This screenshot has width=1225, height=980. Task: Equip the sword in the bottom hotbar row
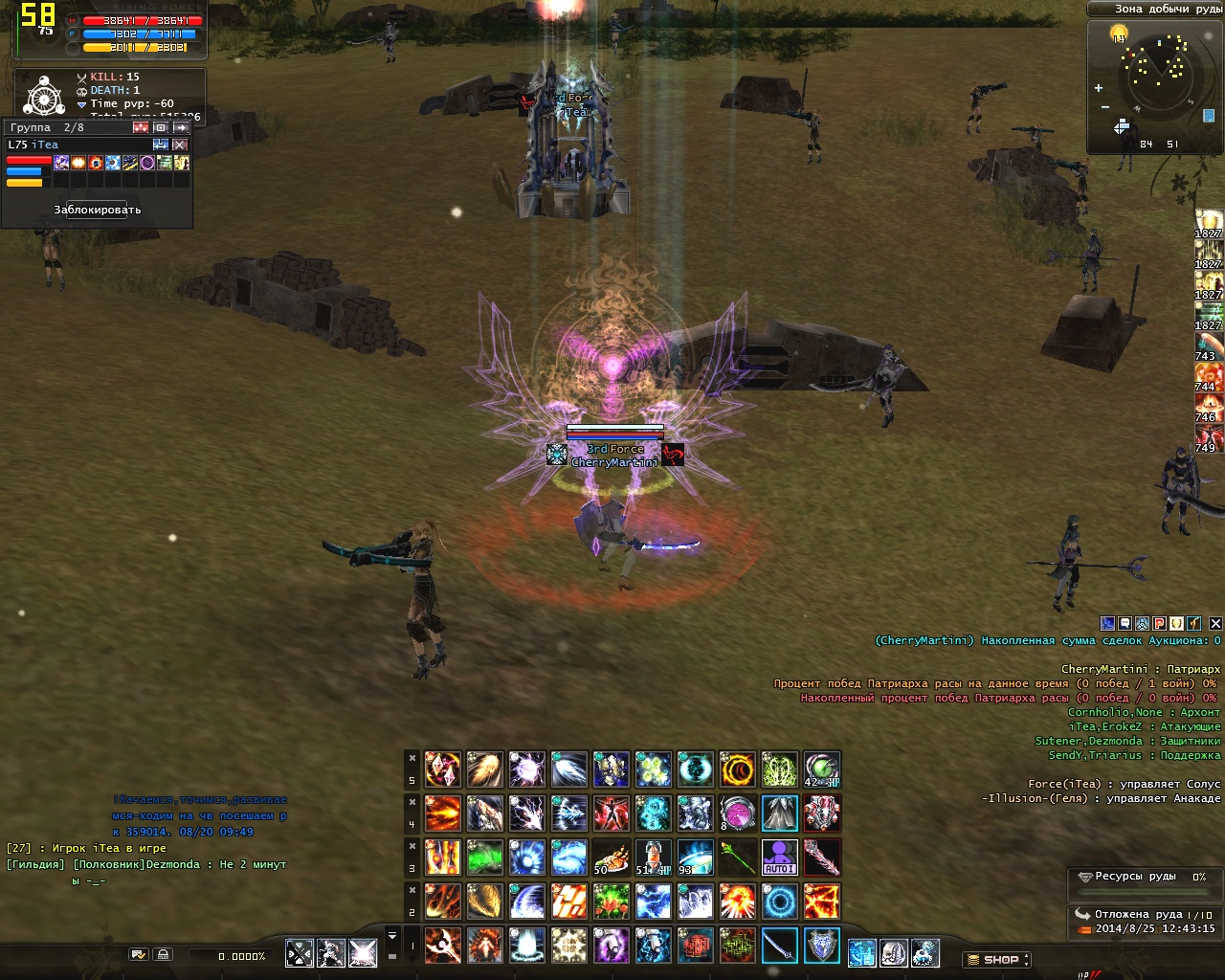780,946
